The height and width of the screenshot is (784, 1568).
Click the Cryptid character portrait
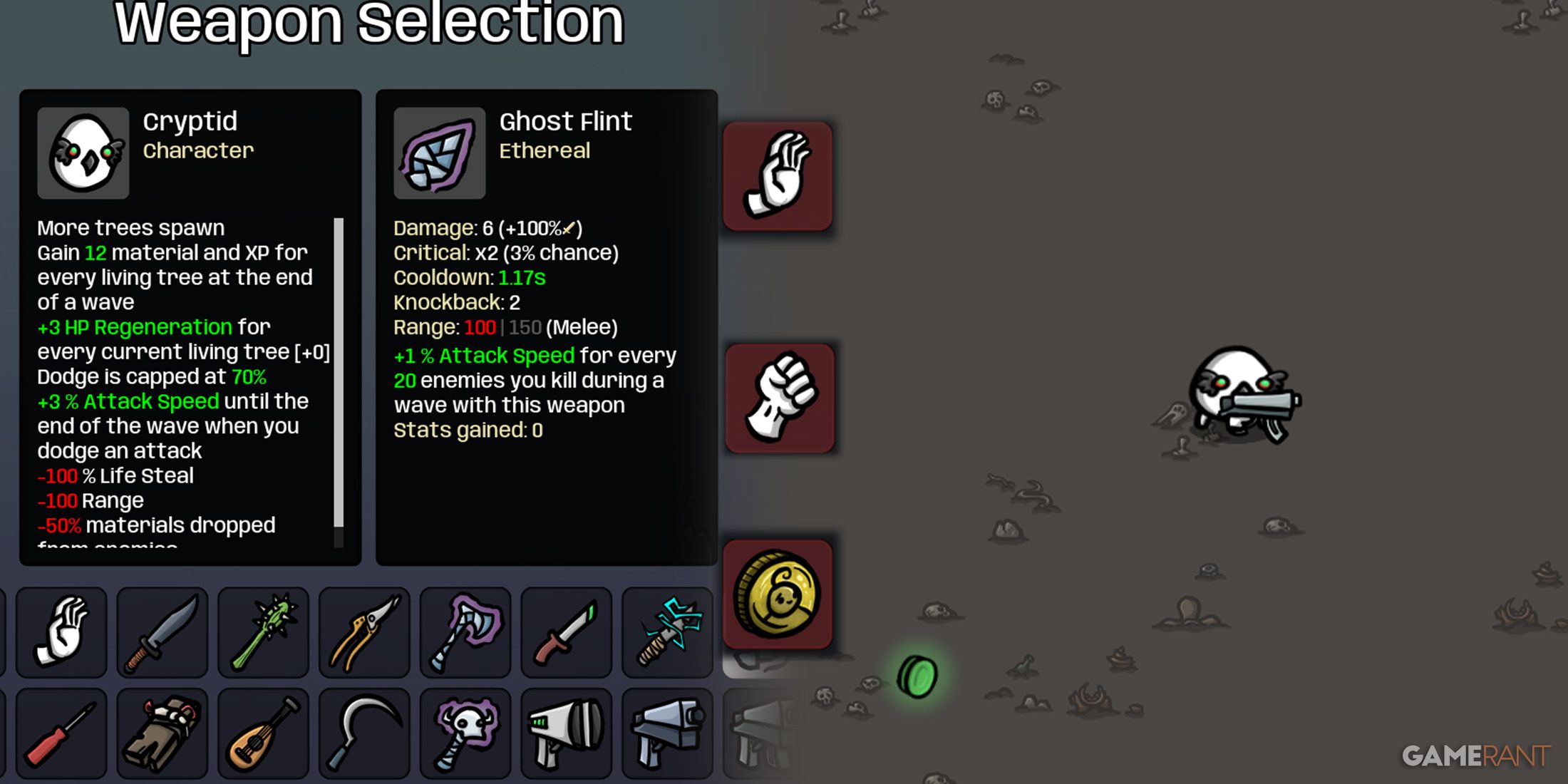coord(83,153)
